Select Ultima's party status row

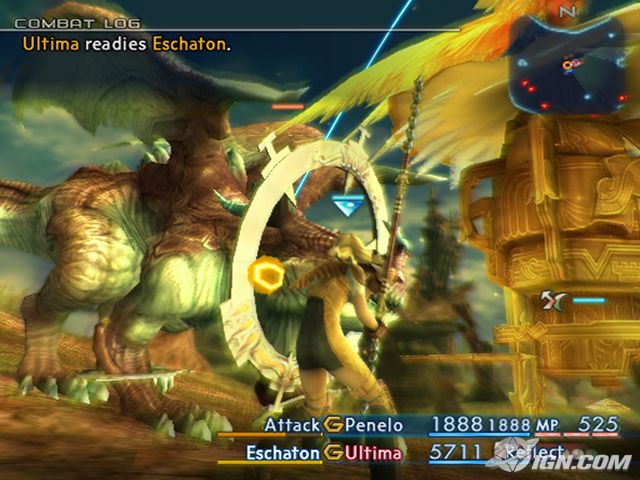pyautogui.click(x=375, y=453)
